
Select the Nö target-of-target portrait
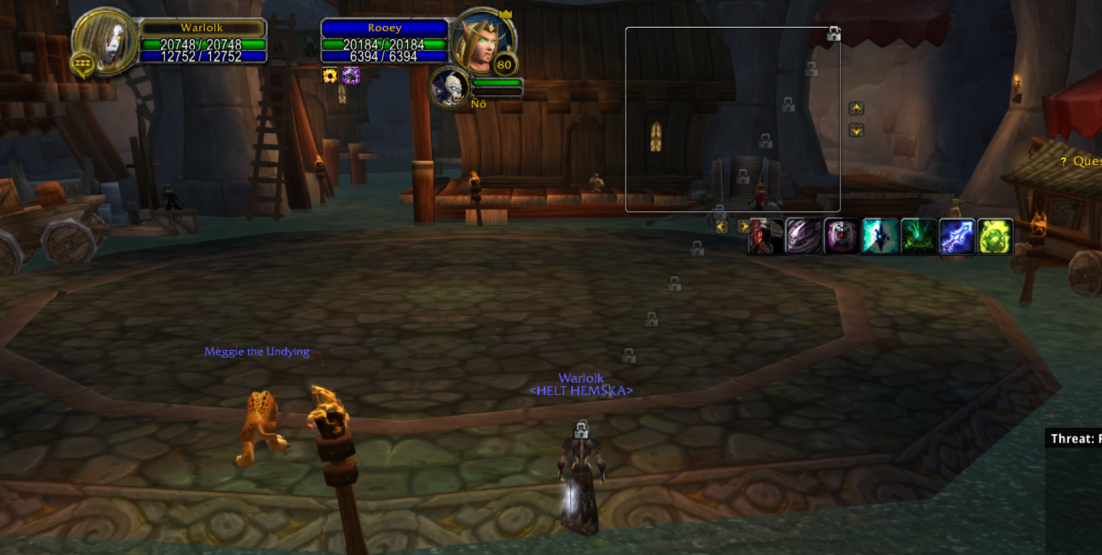[x=449, y=87]
